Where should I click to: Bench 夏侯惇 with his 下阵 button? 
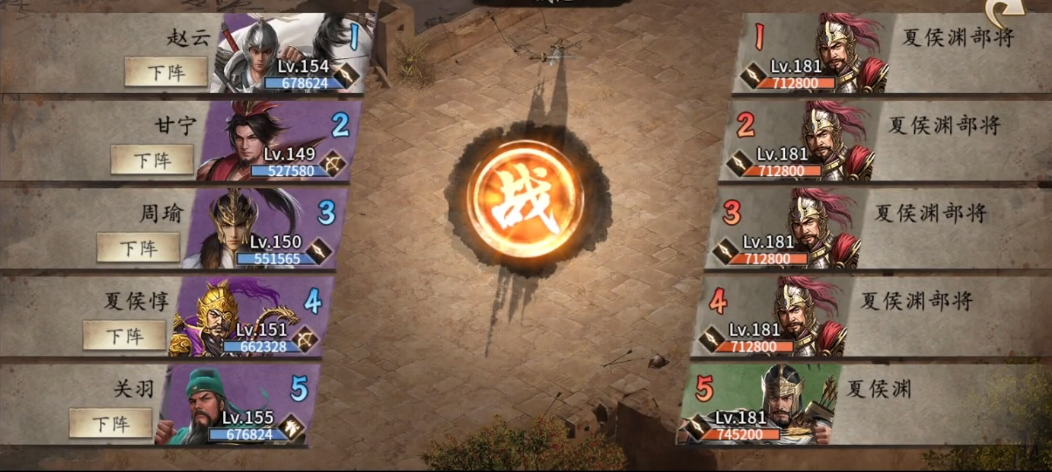pos(124,335)
